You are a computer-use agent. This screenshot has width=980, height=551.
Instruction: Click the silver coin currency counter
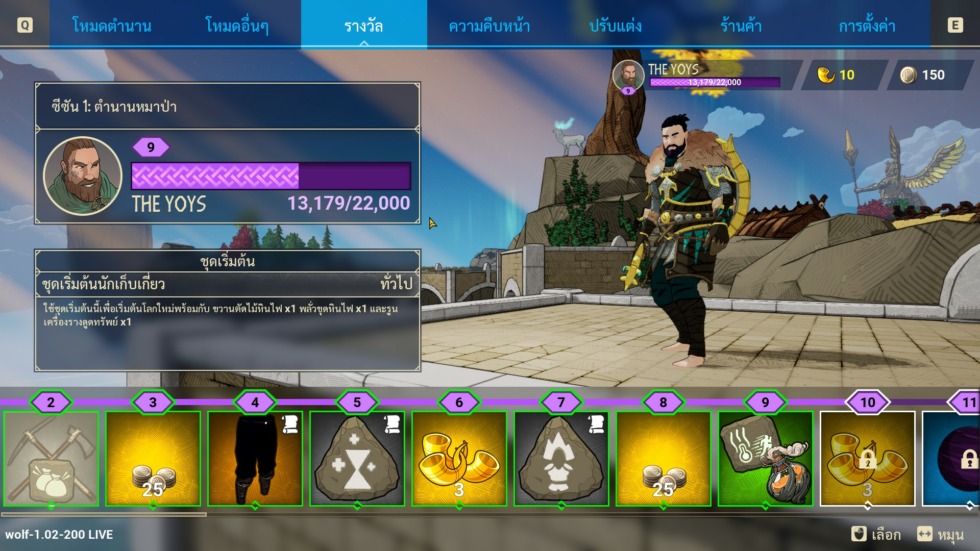pos(923,75)
